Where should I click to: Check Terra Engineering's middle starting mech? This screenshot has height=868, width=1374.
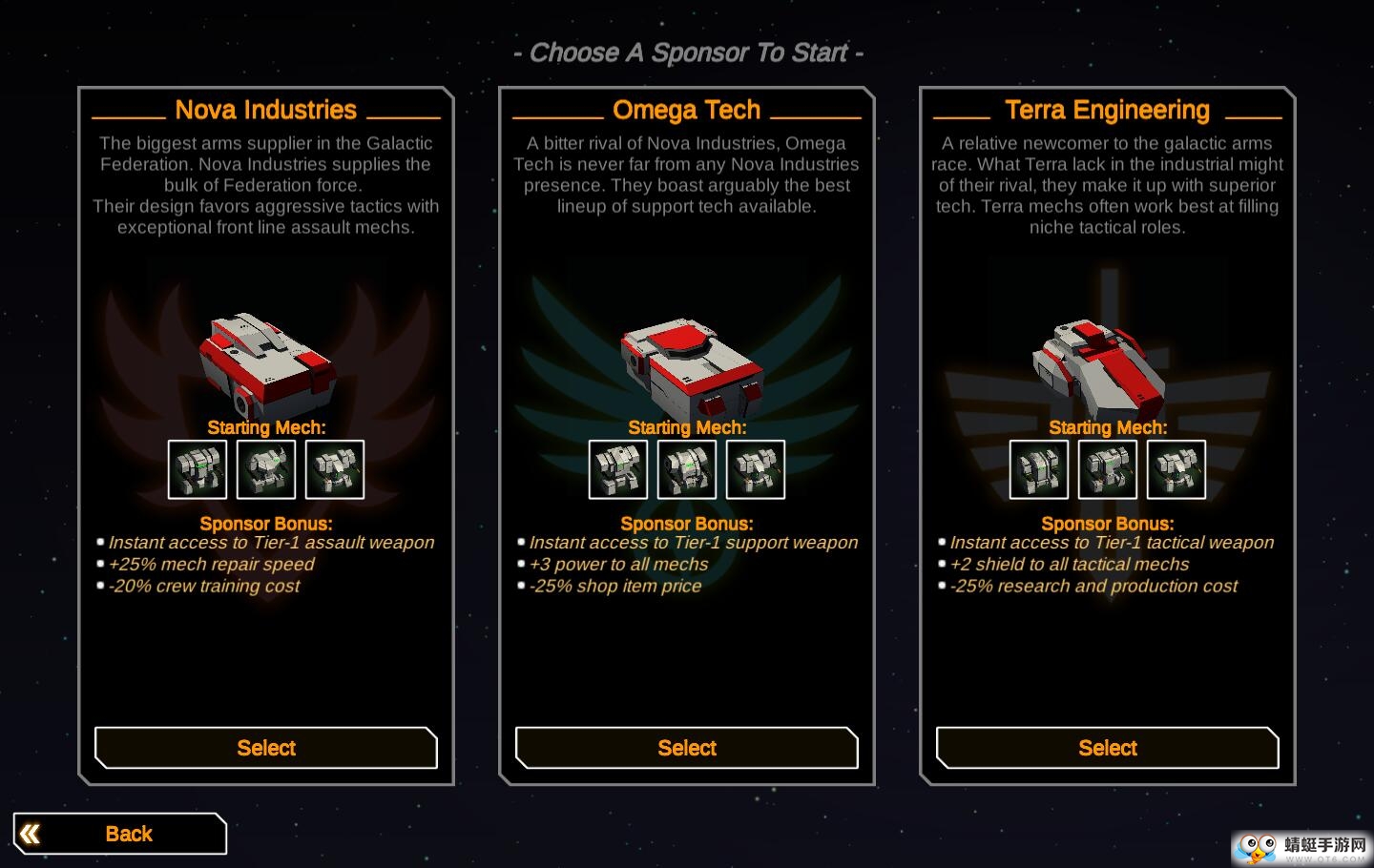point(1108,469)
